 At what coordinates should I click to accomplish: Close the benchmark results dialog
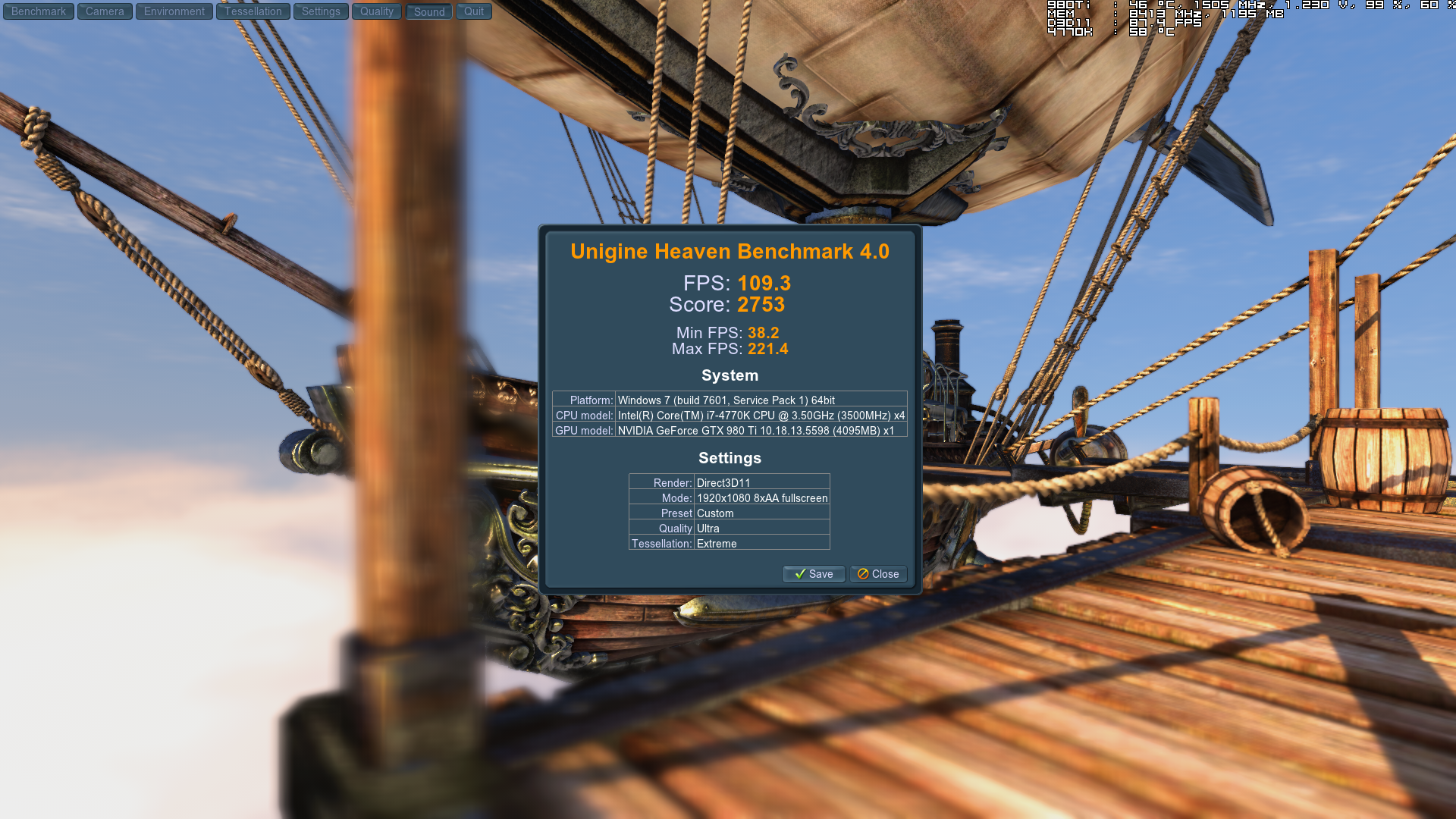pyautogui.click(x=878, y=574)
